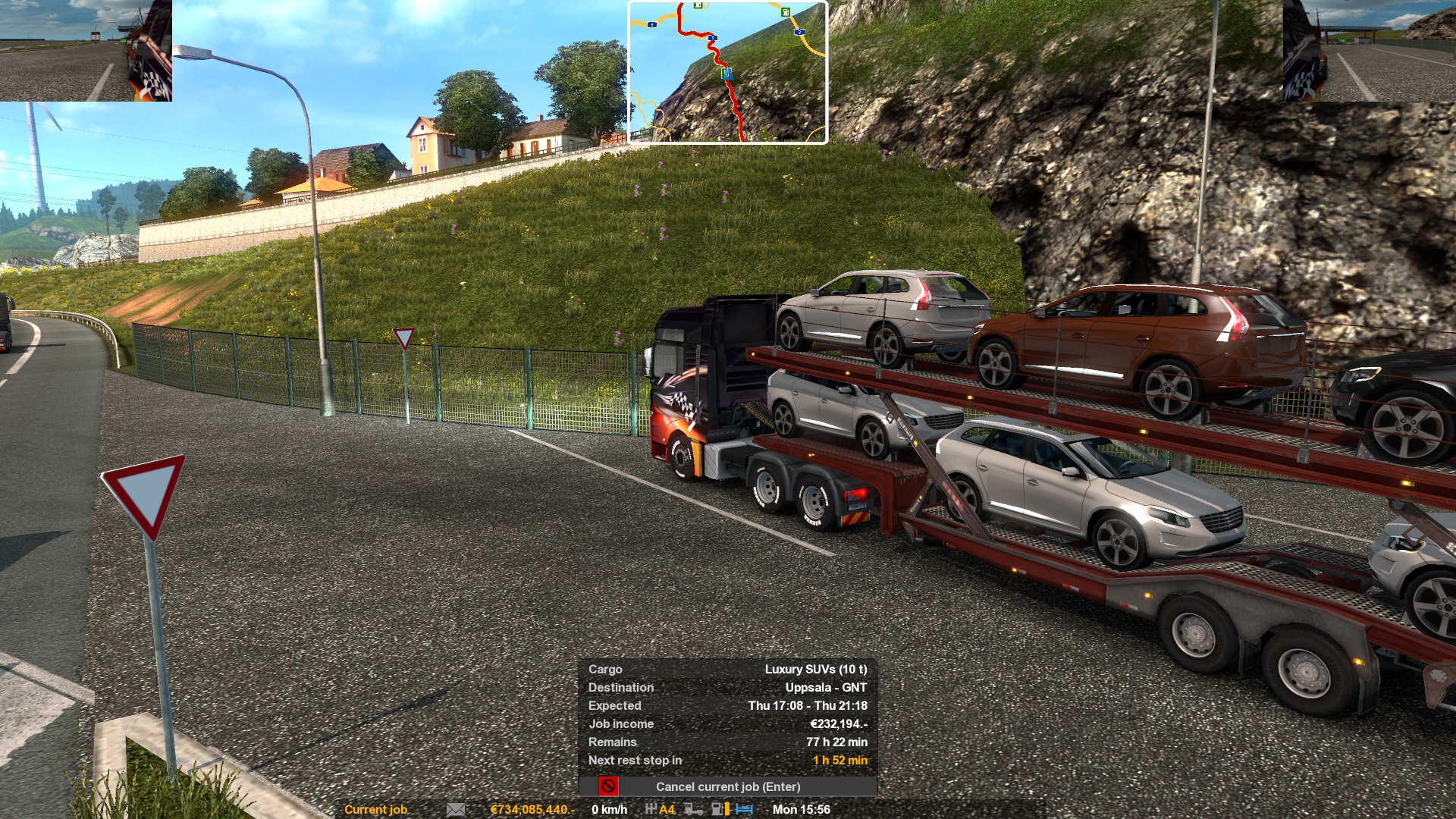Open the route minimap
Screen dimensions: 1456x819
727,72
